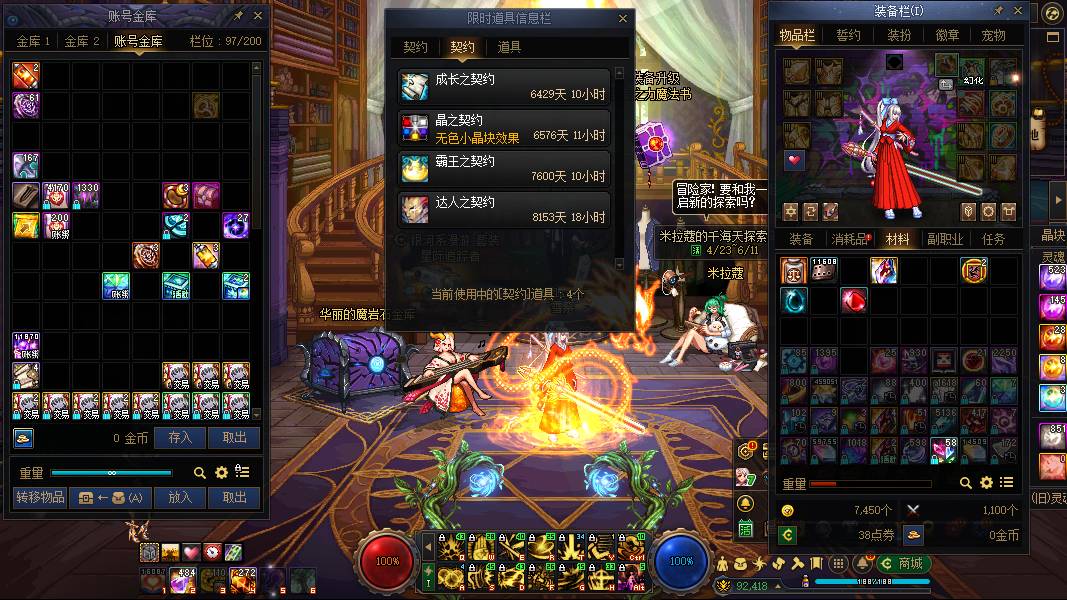
Task: Switch to the 道具 tab
Action: pos(509,47)
